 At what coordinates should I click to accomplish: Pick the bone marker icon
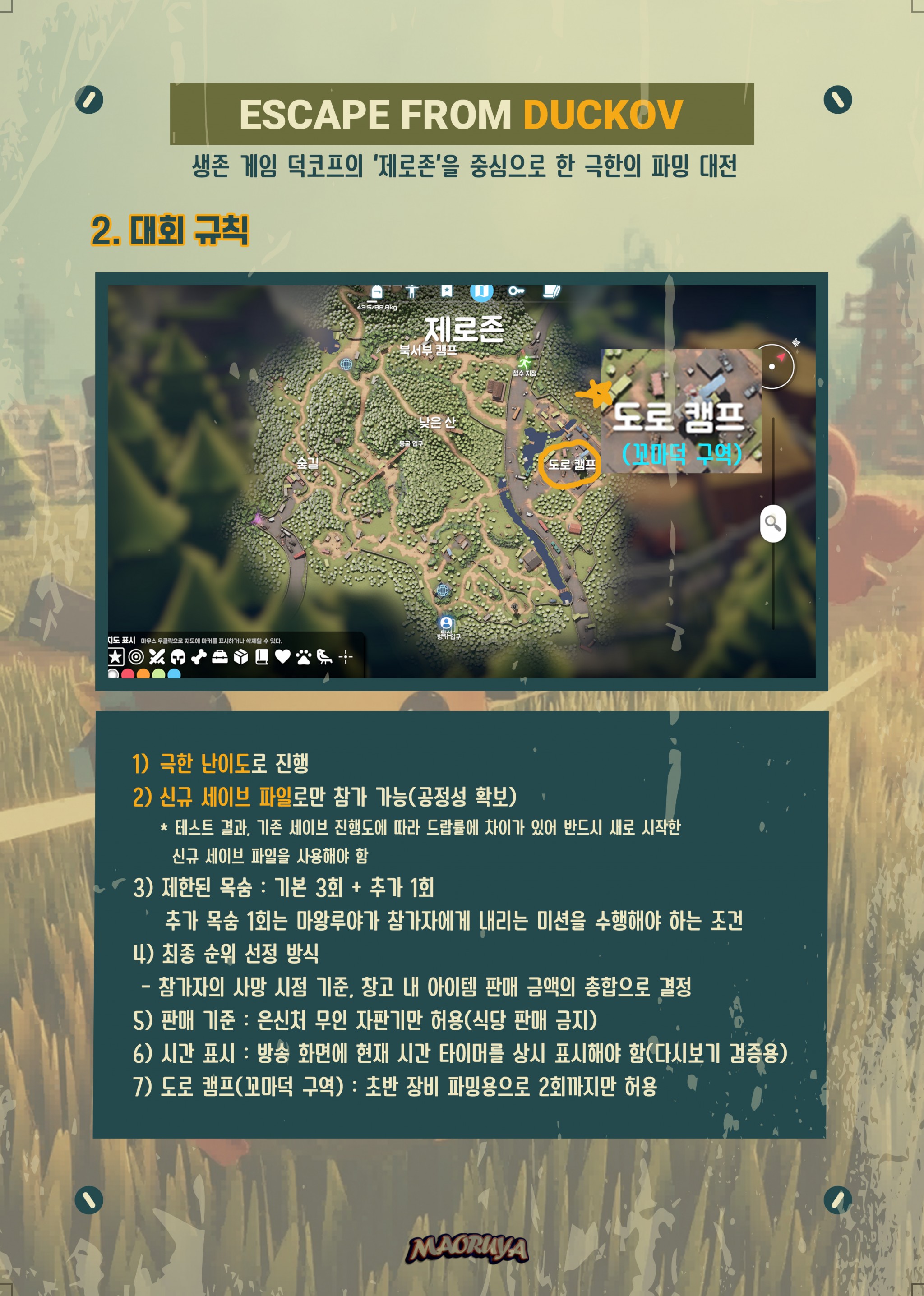tap(199, 657)
